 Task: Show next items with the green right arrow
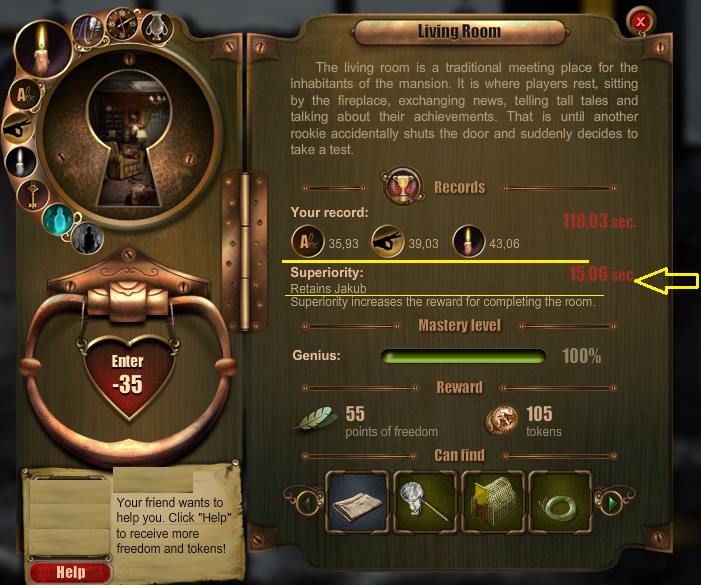tap(607, 501)
